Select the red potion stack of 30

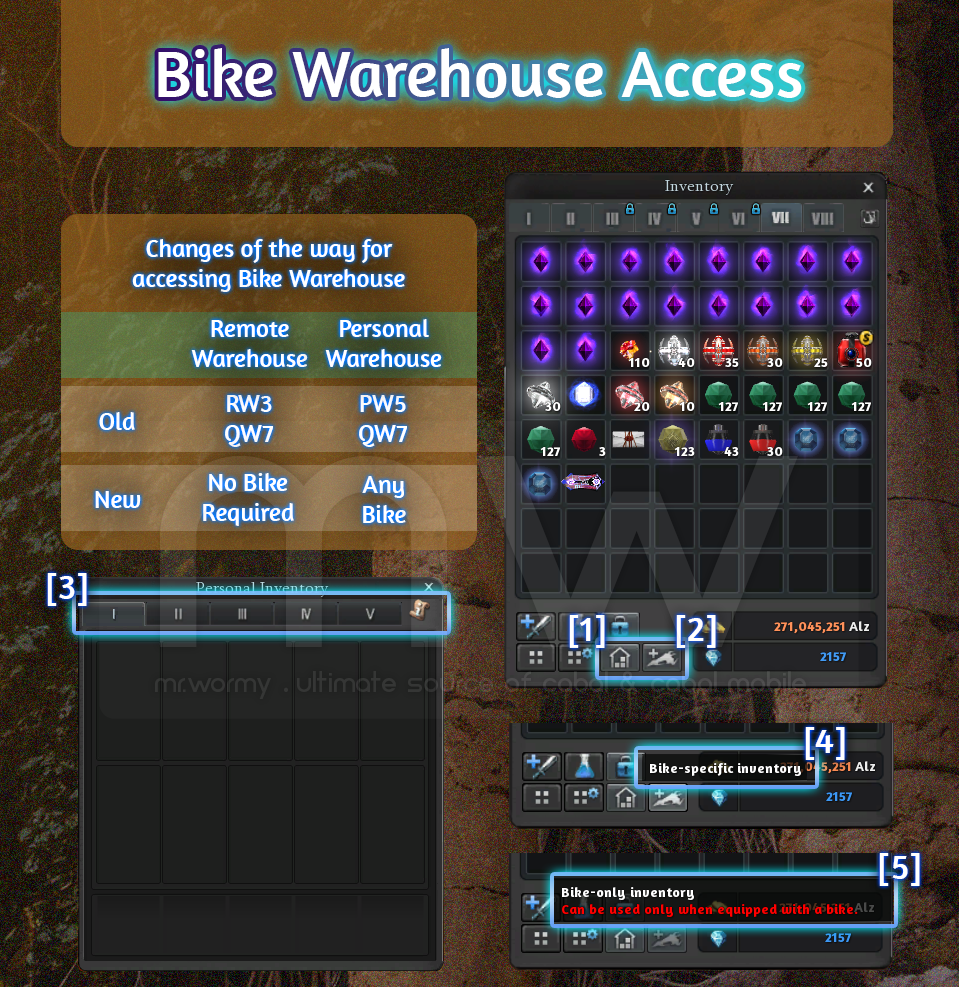tap(761, 440)
